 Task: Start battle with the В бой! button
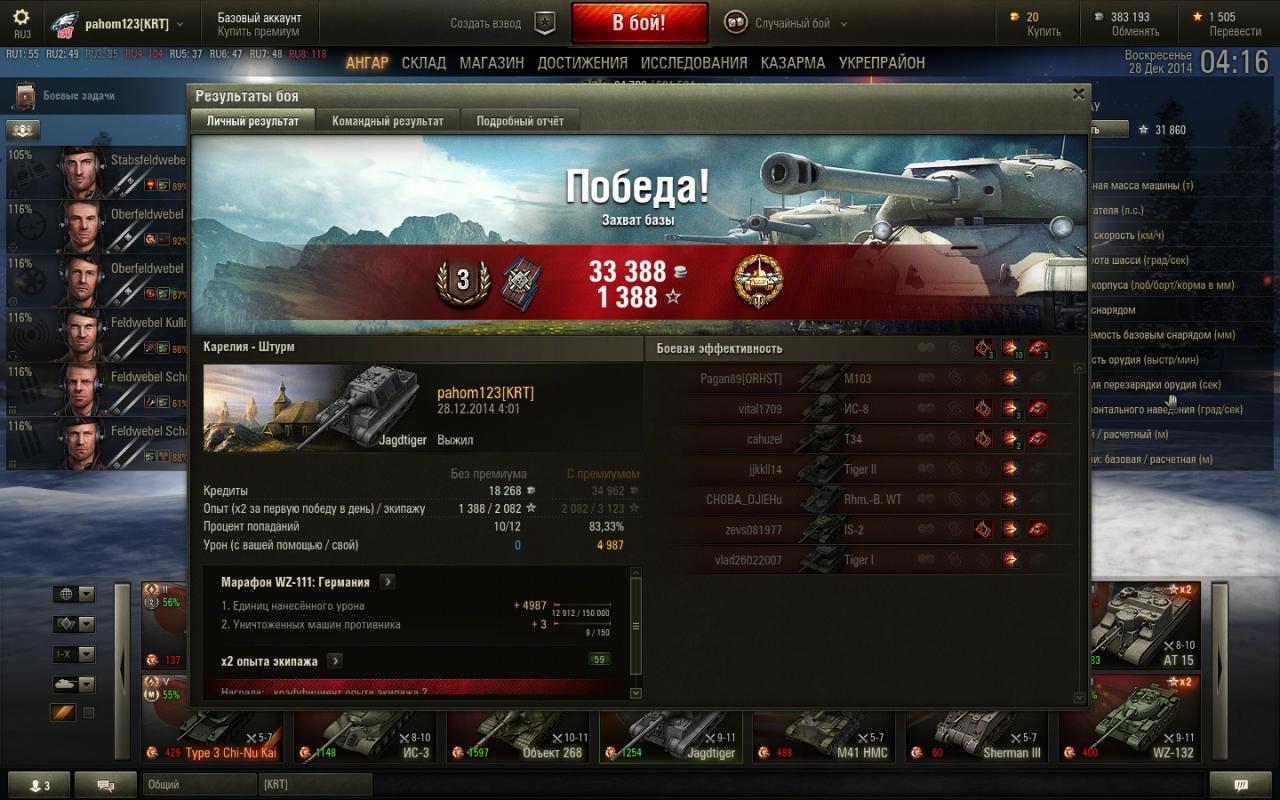[x=639, y=23]
